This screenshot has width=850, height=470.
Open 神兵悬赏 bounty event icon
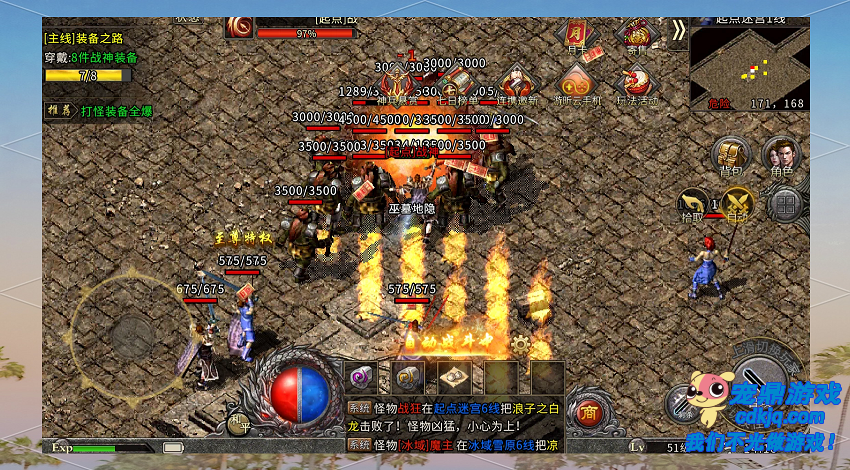[397, 84]
